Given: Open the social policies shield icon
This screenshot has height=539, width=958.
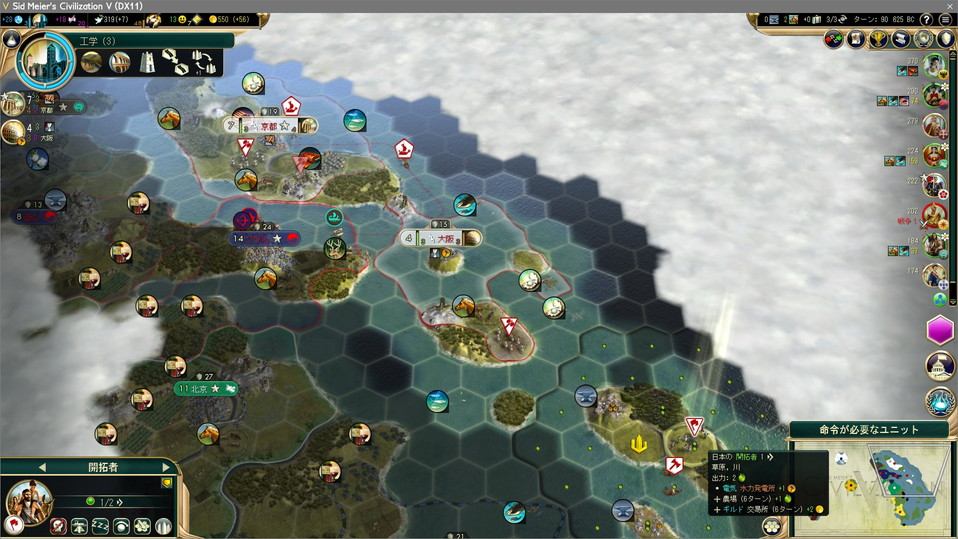Looking at the screenshot, I should click(943, 39).
